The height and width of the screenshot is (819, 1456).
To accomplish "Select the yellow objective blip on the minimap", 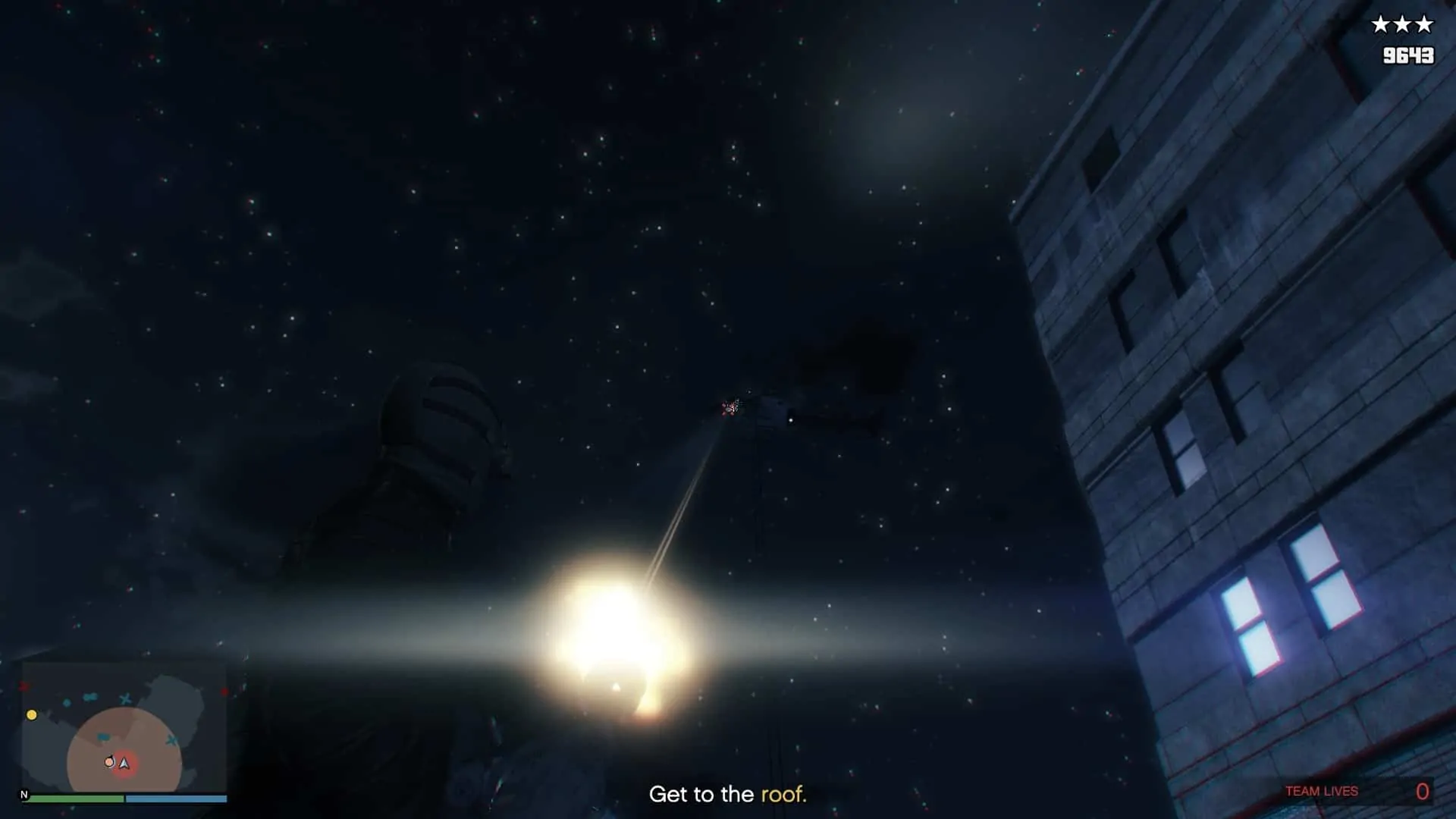I will pos(32,715).
